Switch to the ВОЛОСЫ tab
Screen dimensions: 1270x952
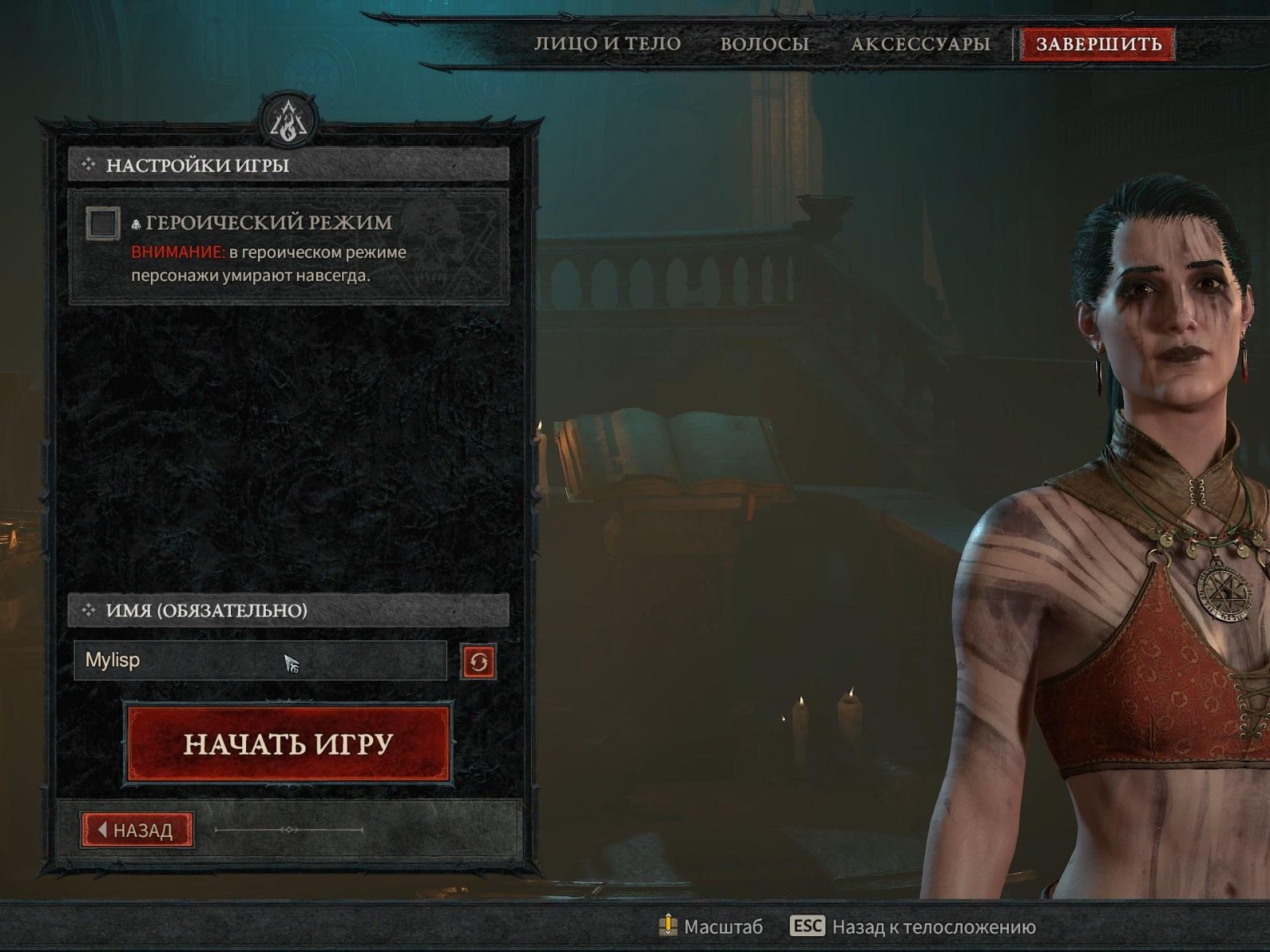763,44
